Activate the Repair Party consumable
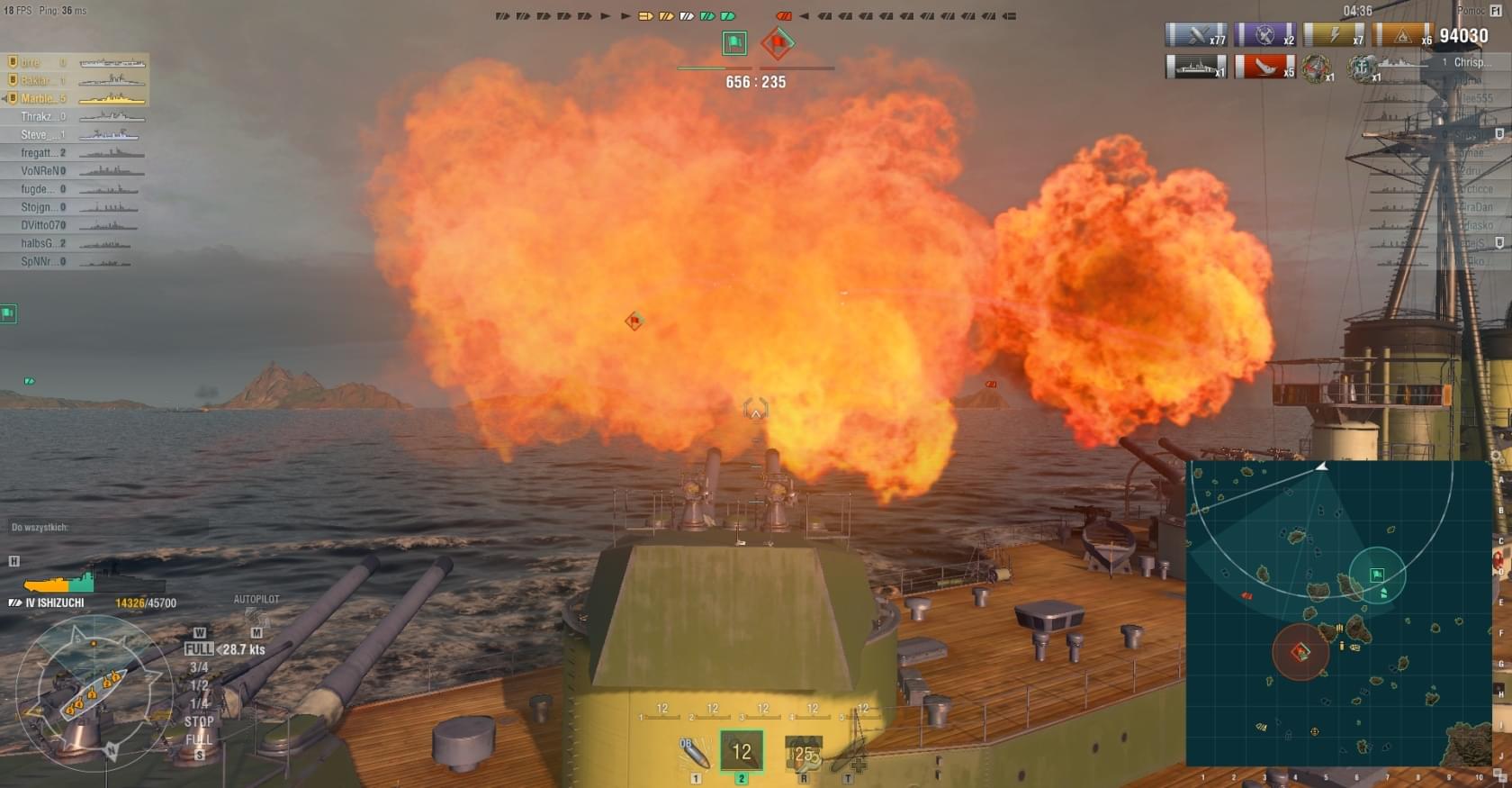This screenshot has height=788, width=1512. [x=850, y=755]
